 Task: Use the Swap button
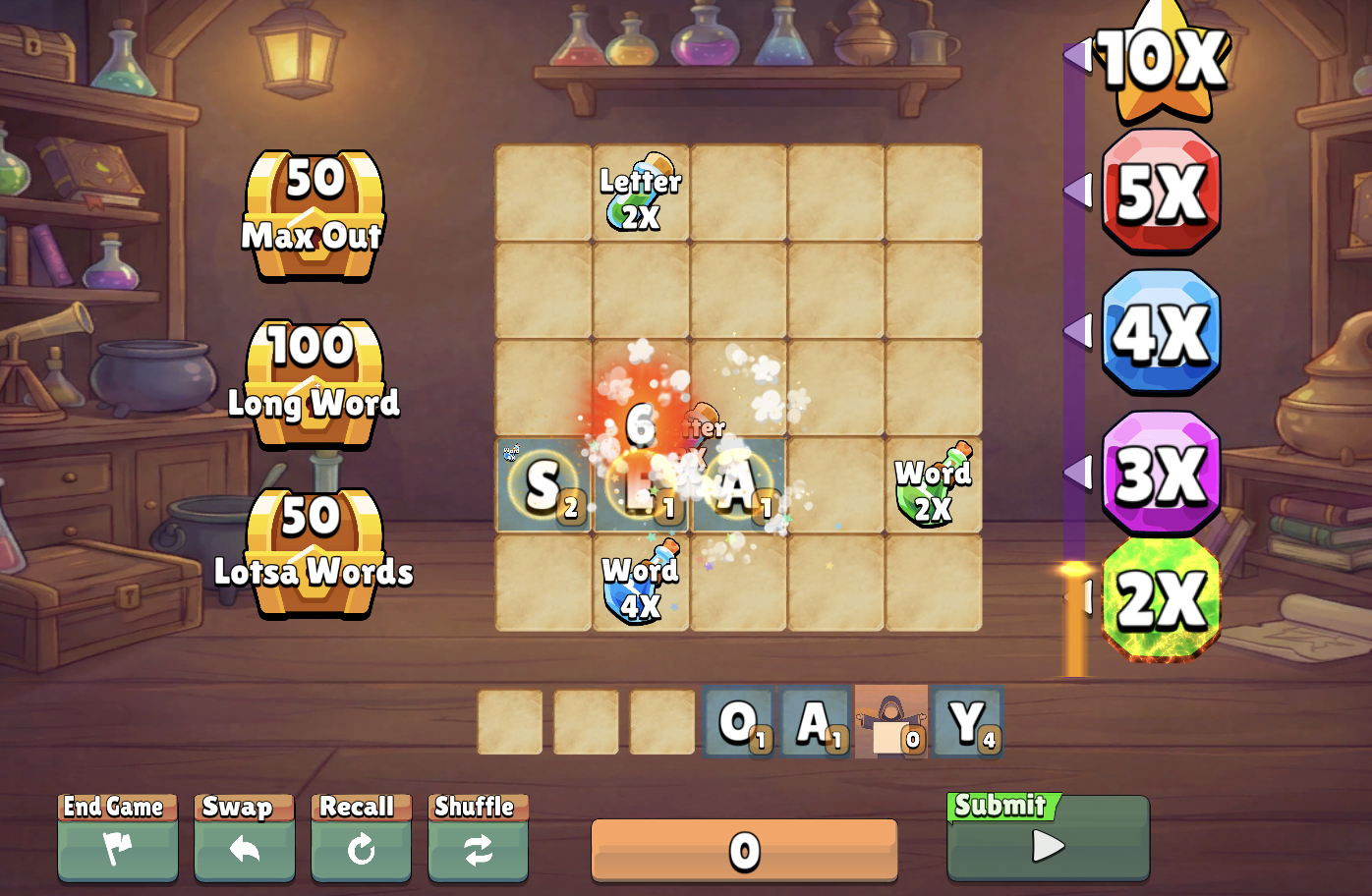[x=244, y=838]
